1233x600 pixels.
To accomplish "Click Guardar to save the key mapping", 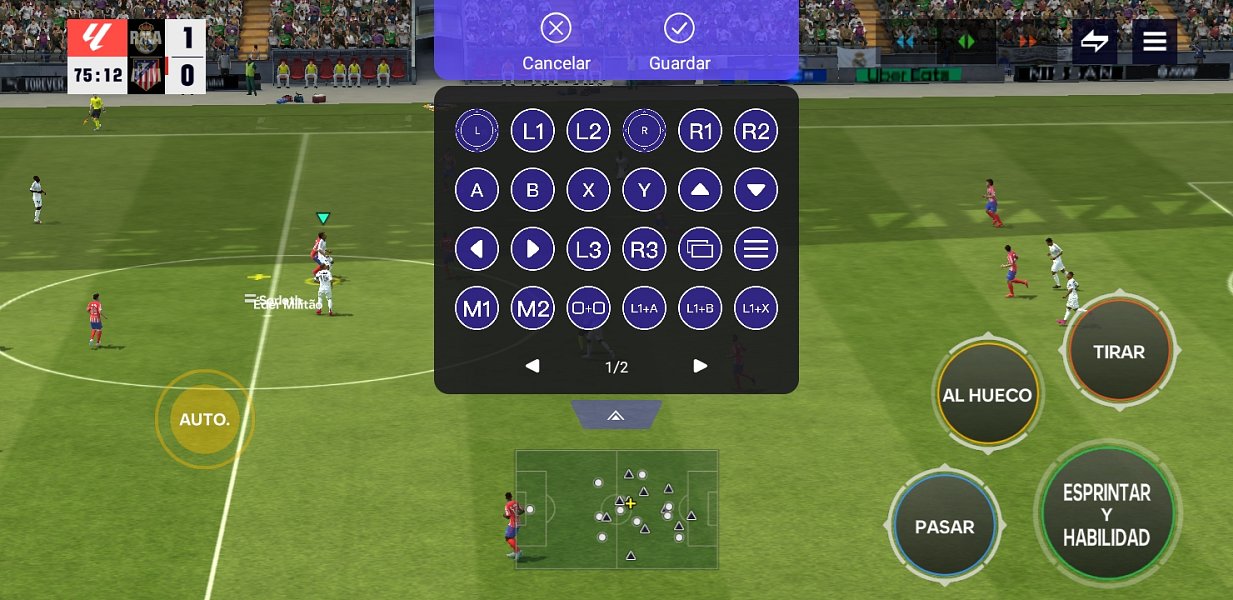I will point(679,43).
